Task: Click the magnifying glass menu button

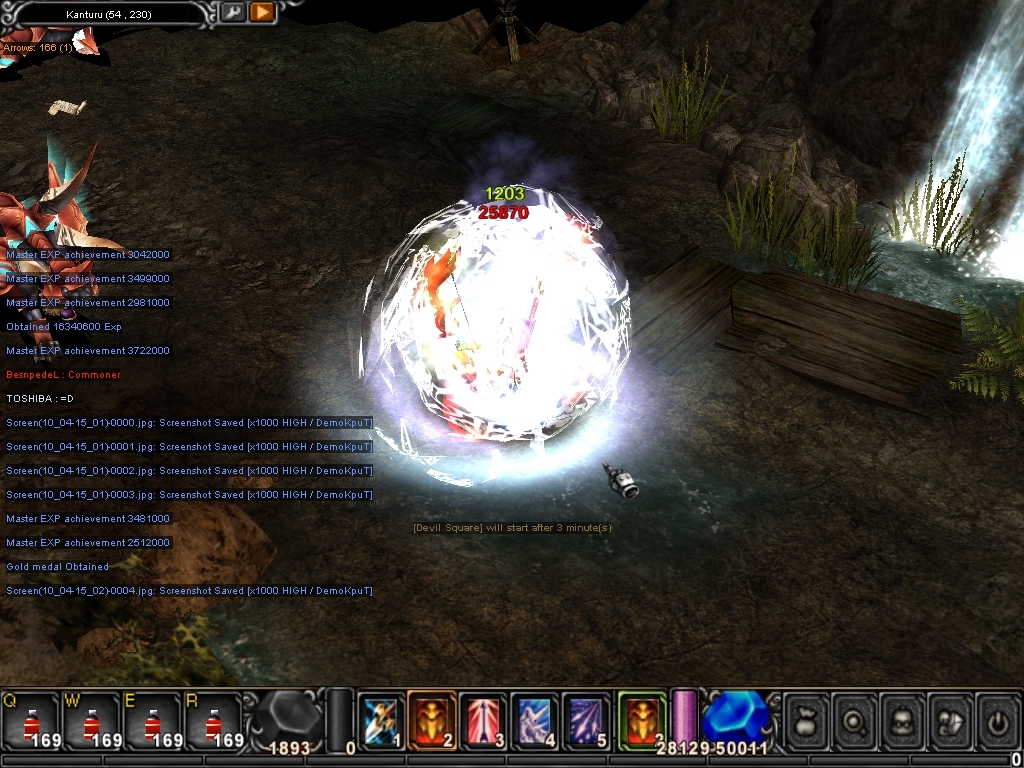Action: 855,720
